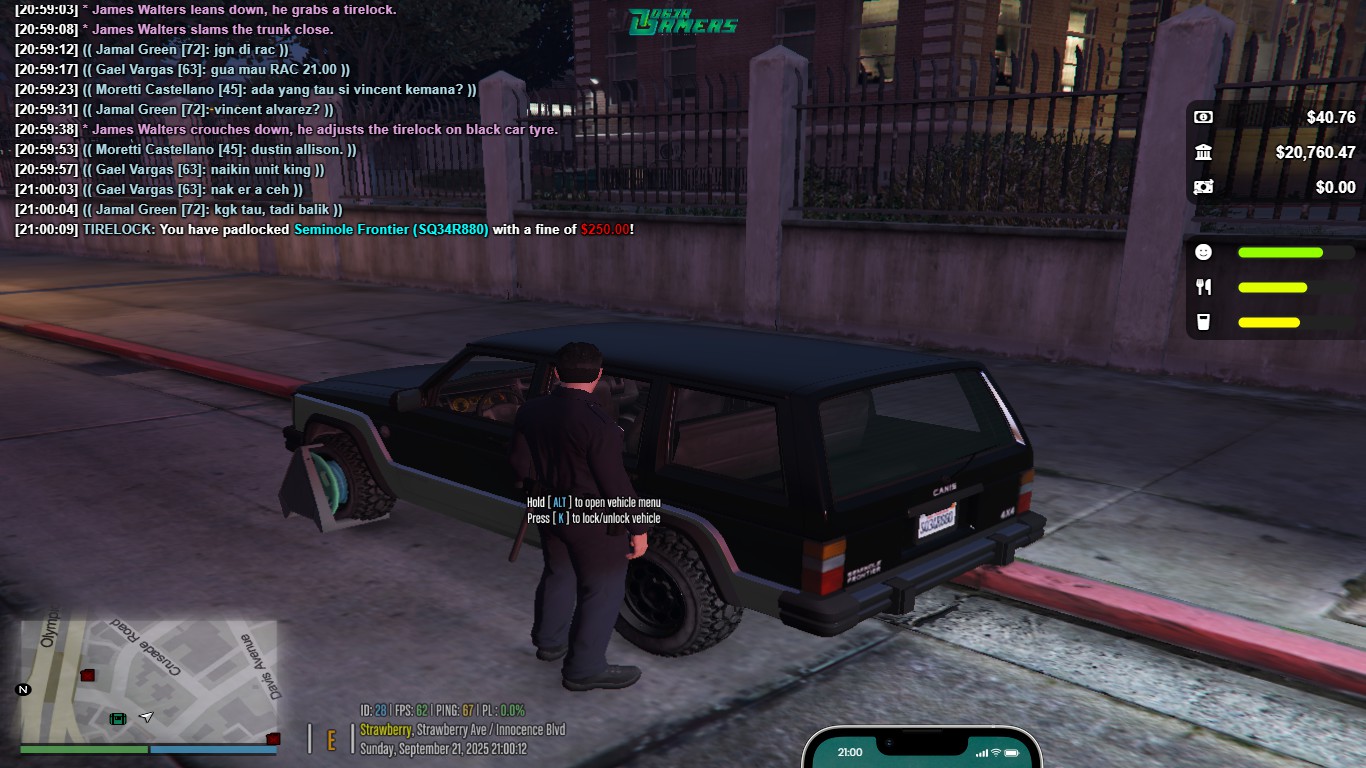
Task: Select the green marker on the minimap
Action: [x=118, y=718]
